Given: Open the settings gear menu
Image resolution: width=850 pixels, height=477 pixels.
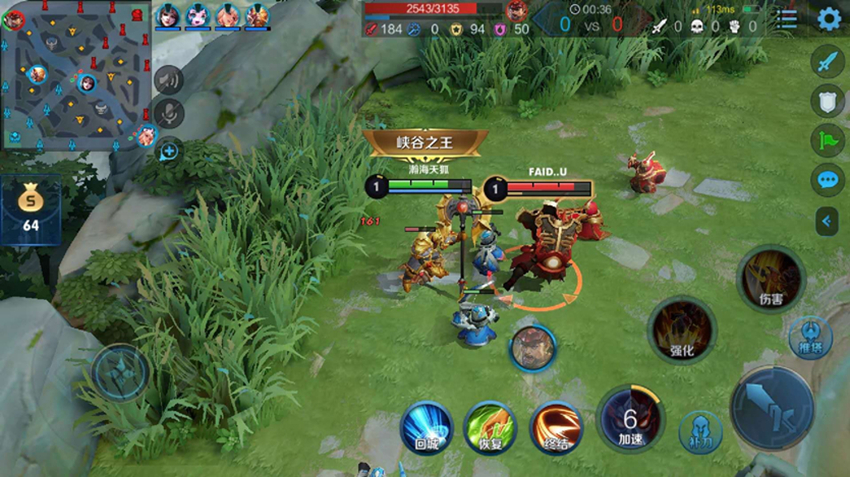Looking at the screenshot, I should click(x=829, y=18).
